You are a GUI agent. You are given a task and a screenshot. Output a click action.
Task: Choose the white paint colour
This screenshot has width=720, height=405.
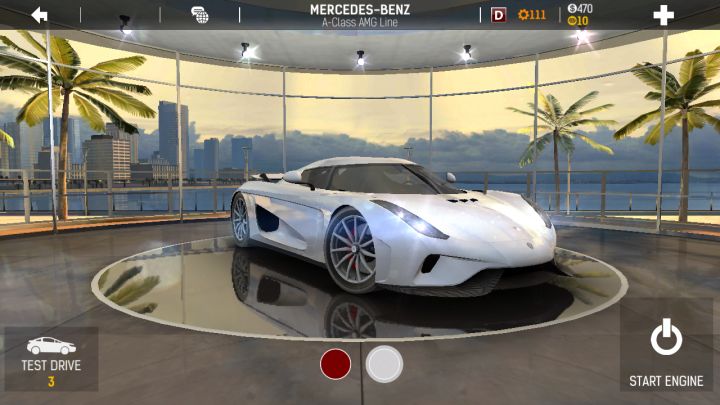(x=384, y=364)
